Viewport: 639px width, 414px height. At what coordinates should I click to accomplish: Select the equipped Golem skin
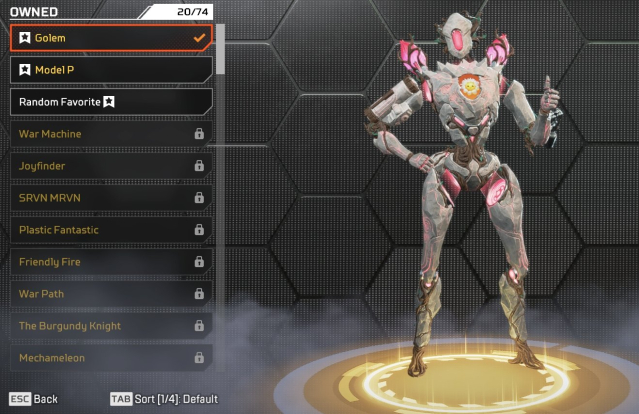click(110, 38)
